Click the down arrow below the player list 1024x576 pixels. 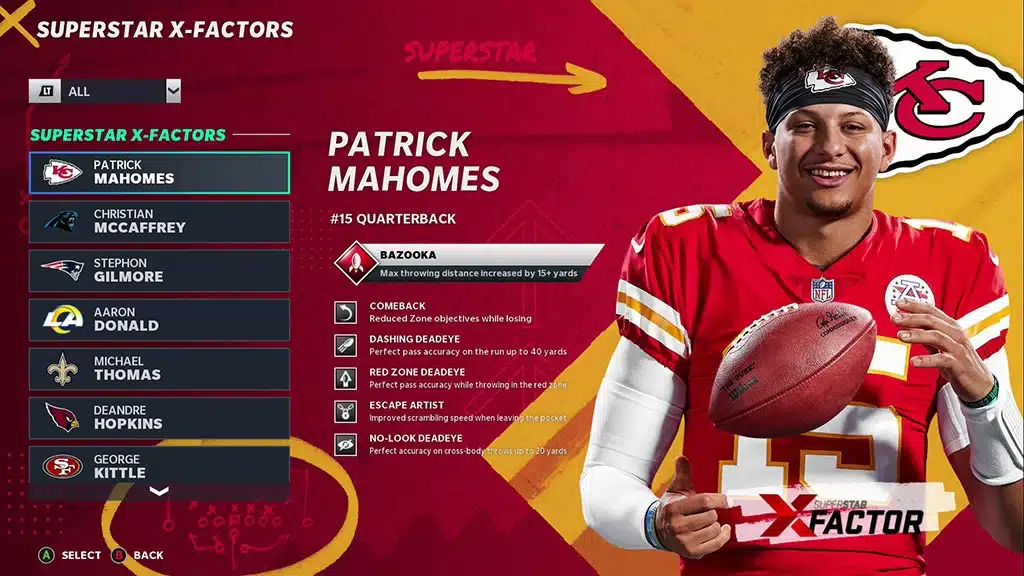pos(159,491)
